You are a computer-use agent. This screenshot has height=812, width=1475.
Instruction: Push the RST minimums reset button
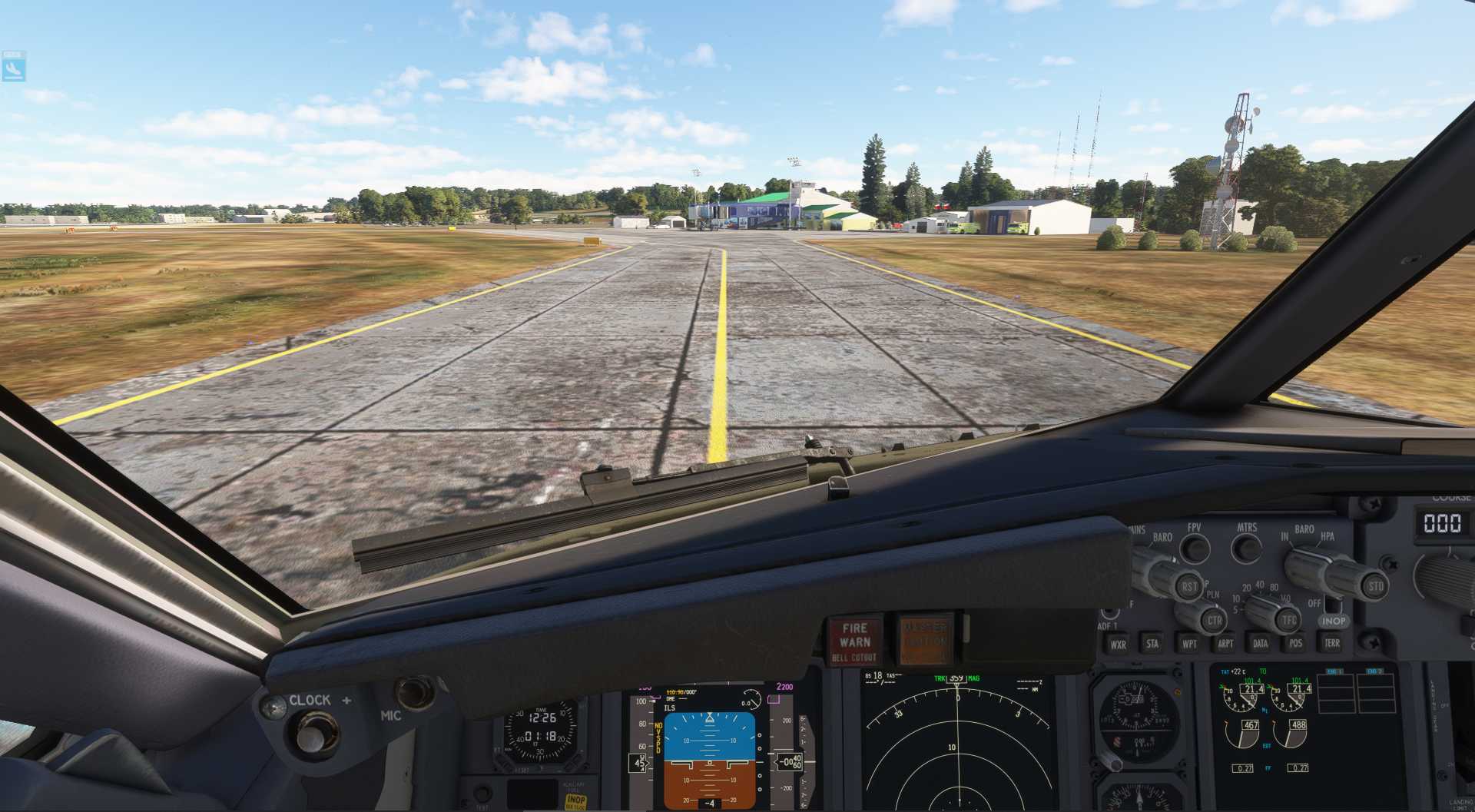coord(1188,587)
